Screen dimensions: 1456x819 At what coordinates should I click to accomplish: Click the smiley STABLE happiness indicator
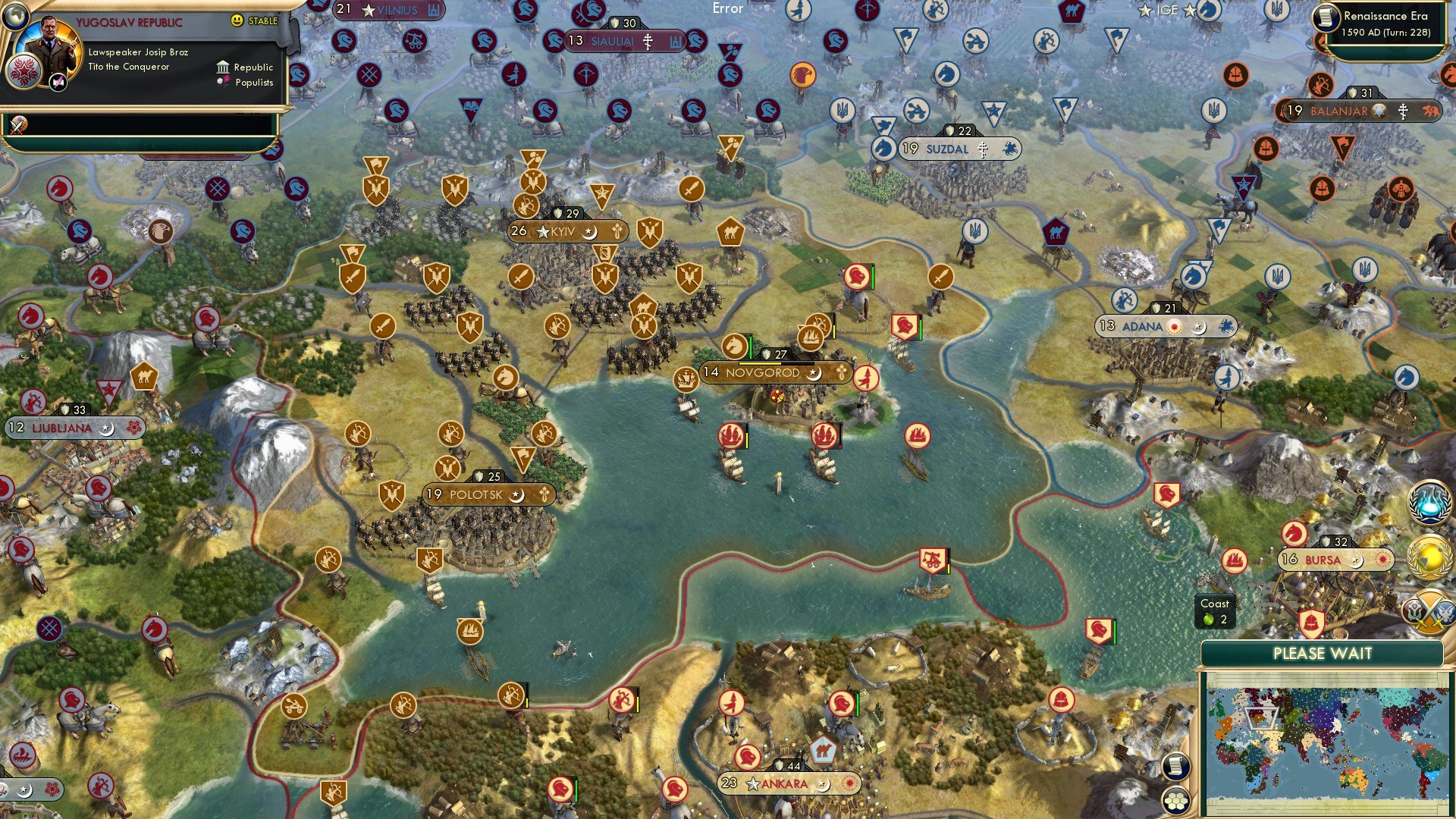(237, 21)
